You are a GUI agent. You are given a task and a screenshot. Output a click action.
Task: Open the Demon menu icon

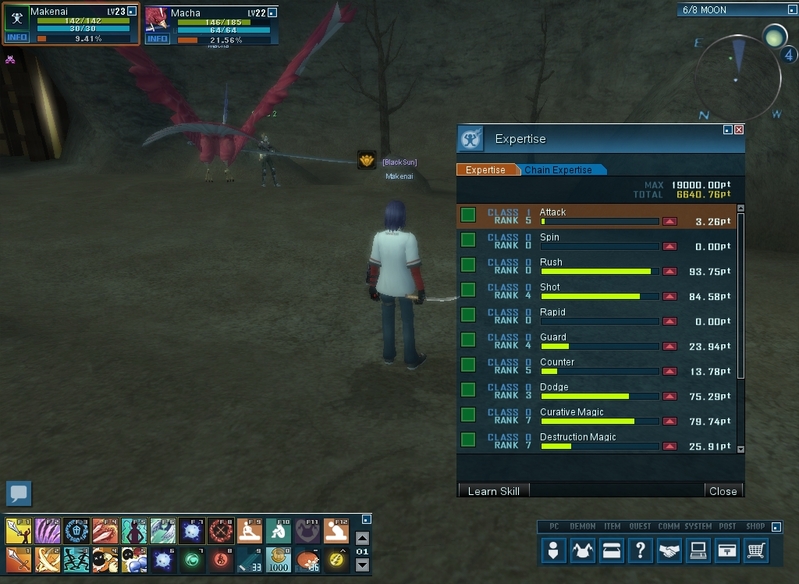(582, 549)
